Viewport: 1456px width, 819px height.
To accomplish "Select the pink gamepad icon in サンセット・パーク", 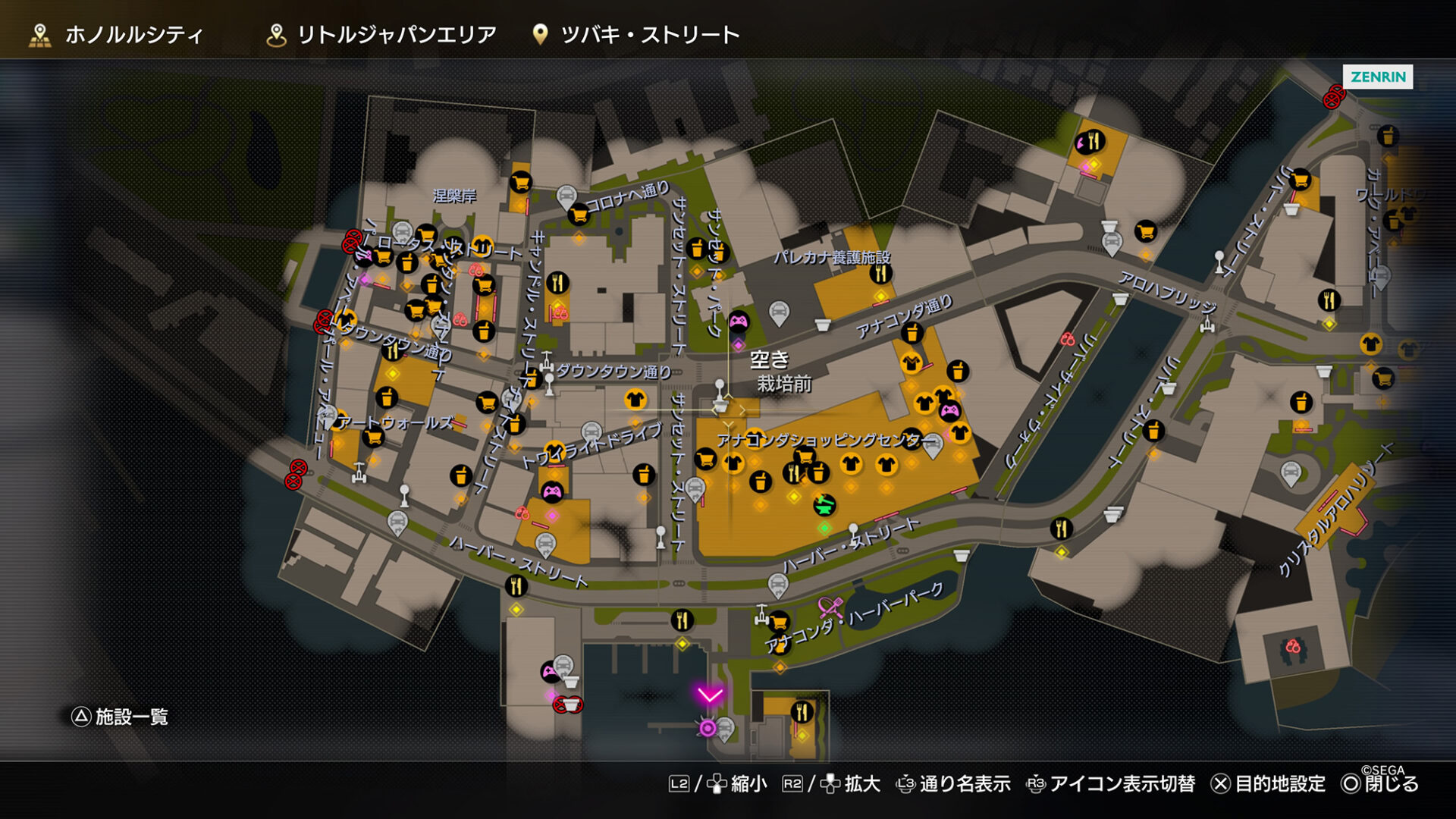I will click(x=739, y=322).
